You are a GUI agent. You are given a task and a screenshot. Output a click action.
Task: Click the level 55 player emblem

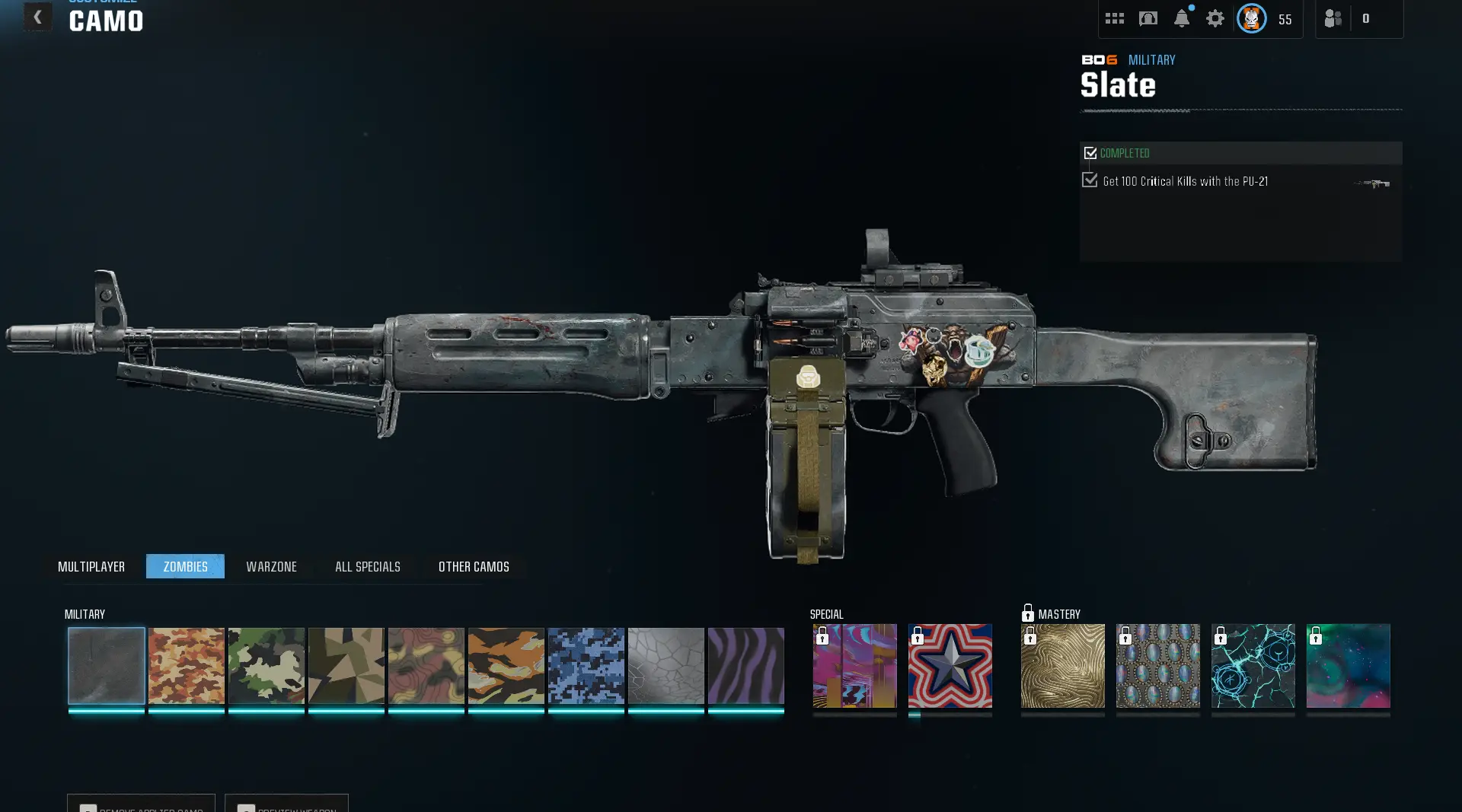click(1250, 18)
